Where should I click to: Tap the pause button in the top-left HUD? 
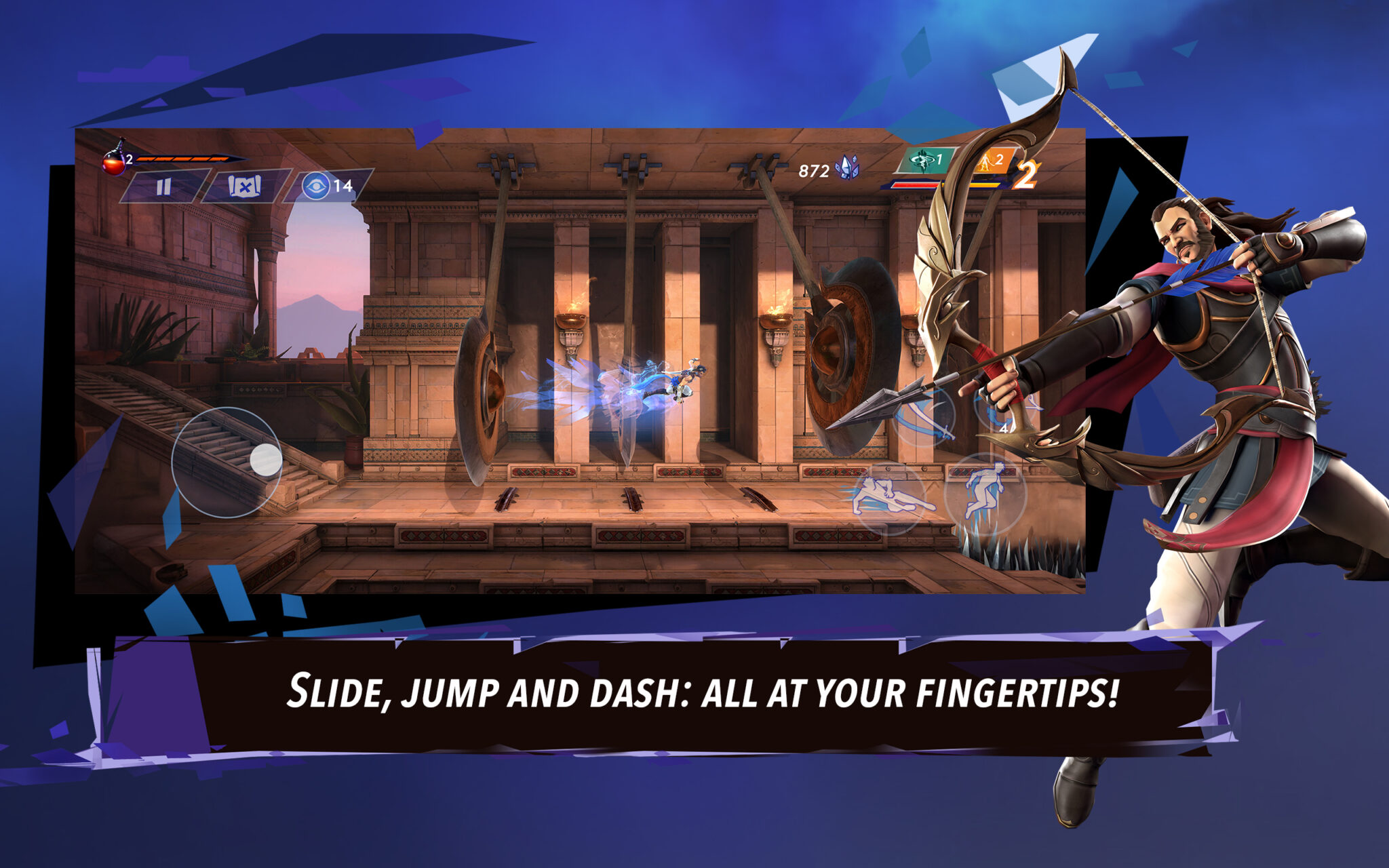pyautogui.click(x=164, y=187)
